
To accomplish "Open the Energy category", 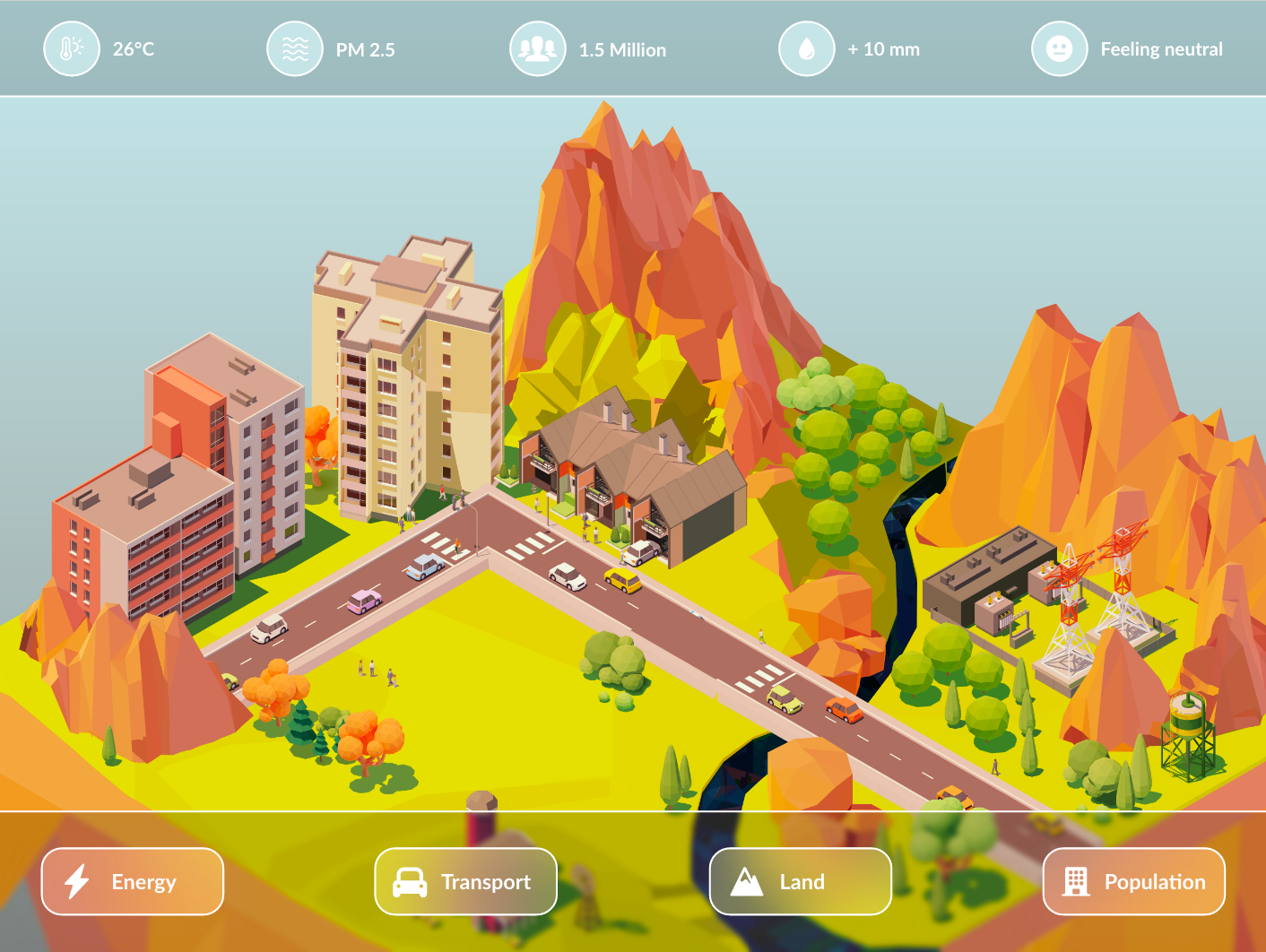I will coord(133,881).
